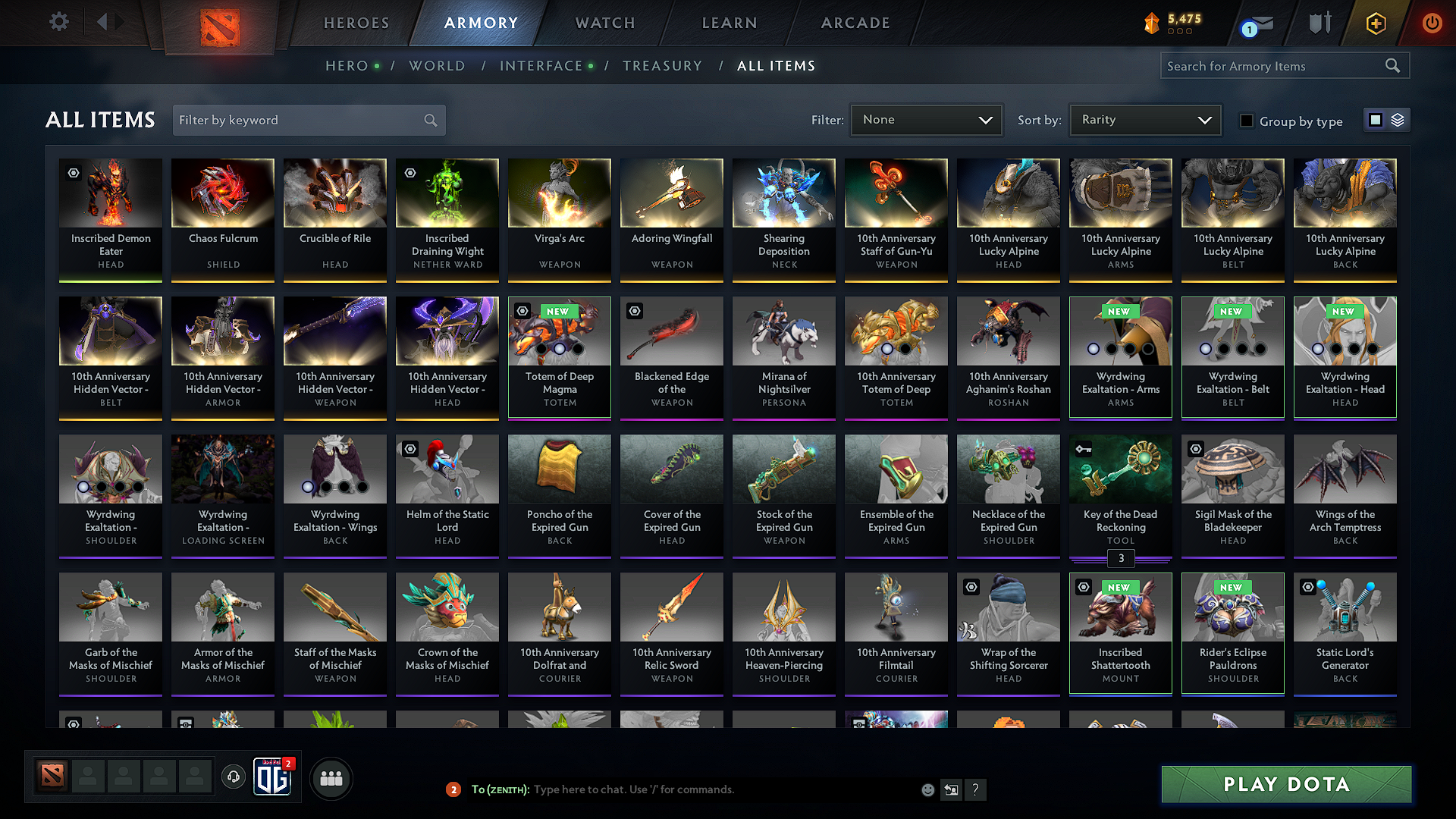
Task: Open the Sort by Rarity dropdown
Action: (x=1144, y=119)
